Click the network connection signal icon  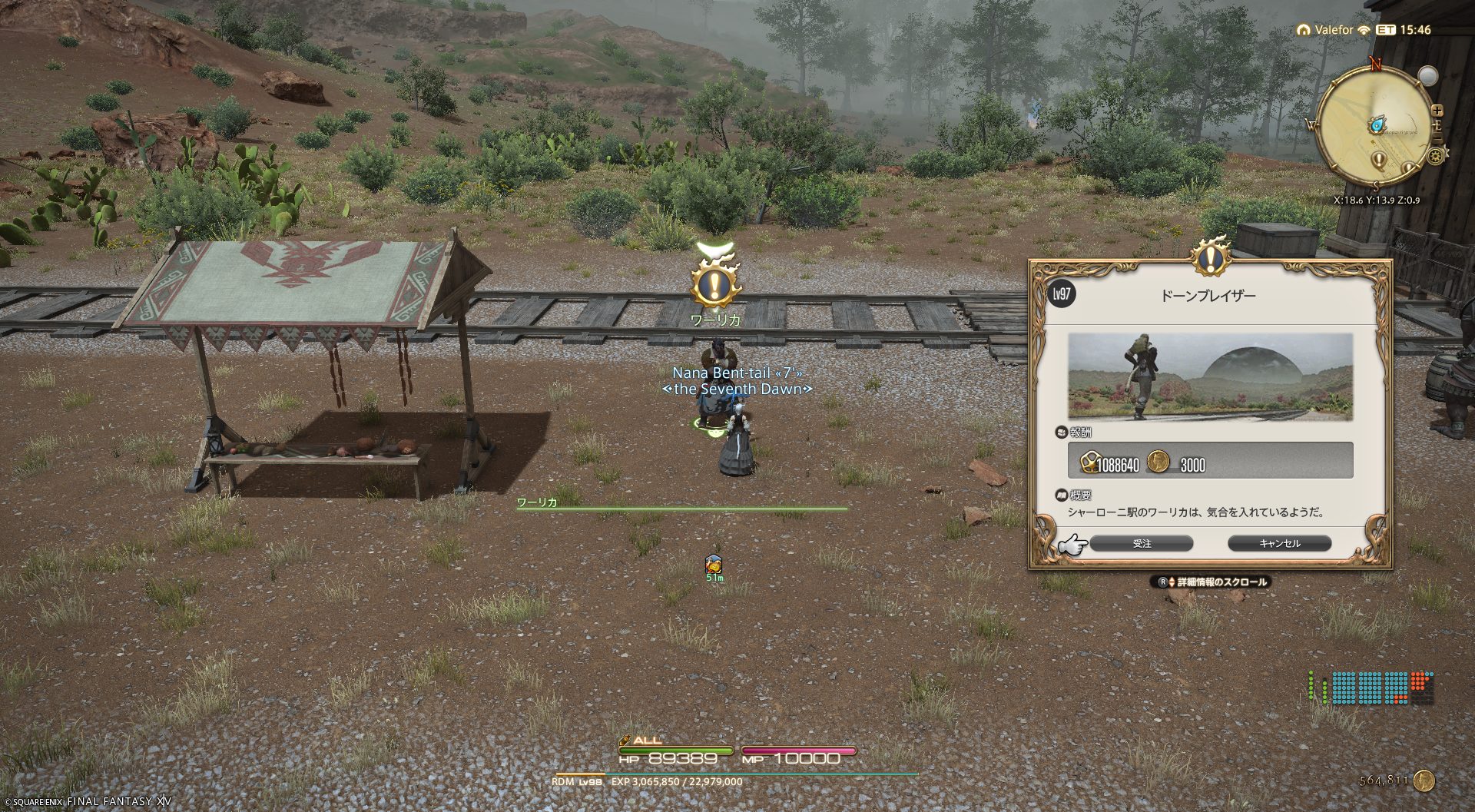(1364, 30)
